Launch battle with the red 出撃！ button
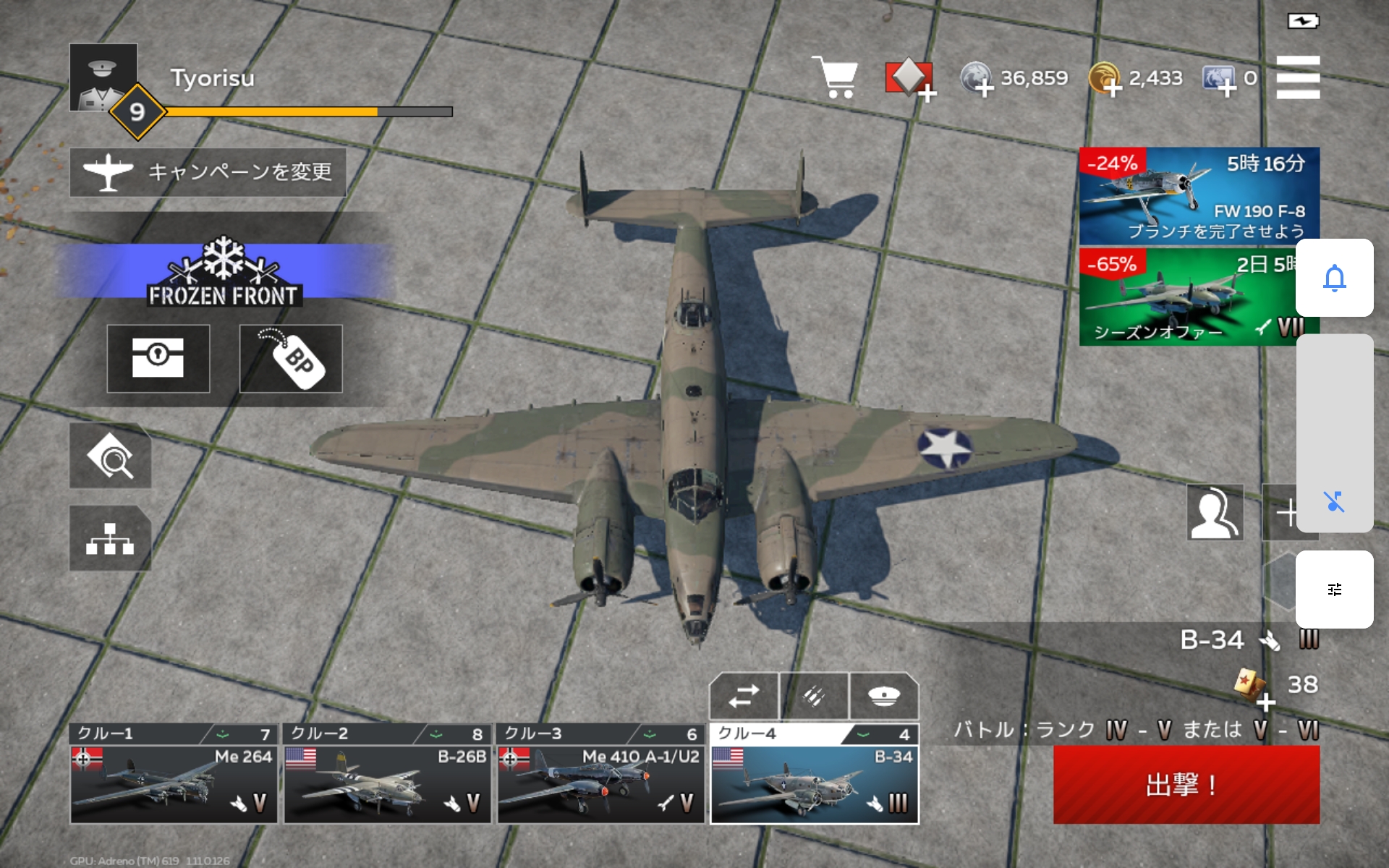 (1186, 785)
